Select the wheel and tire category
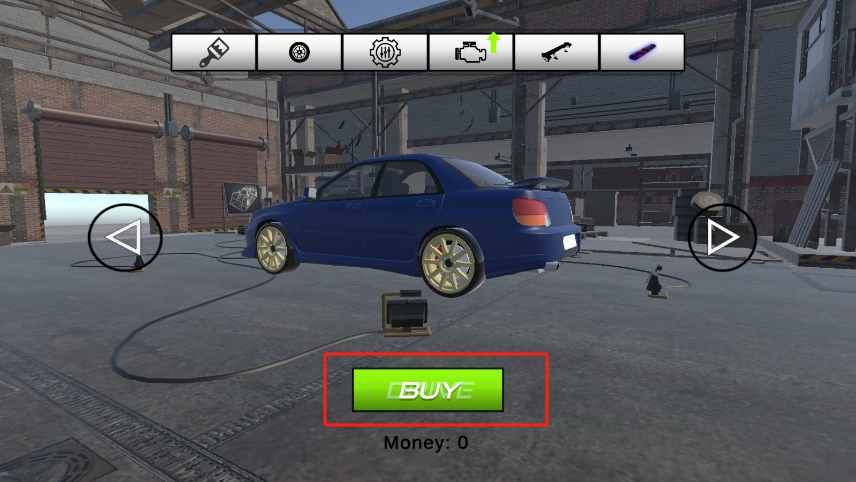Screen dimensions: 856x482 coord(299,52)
